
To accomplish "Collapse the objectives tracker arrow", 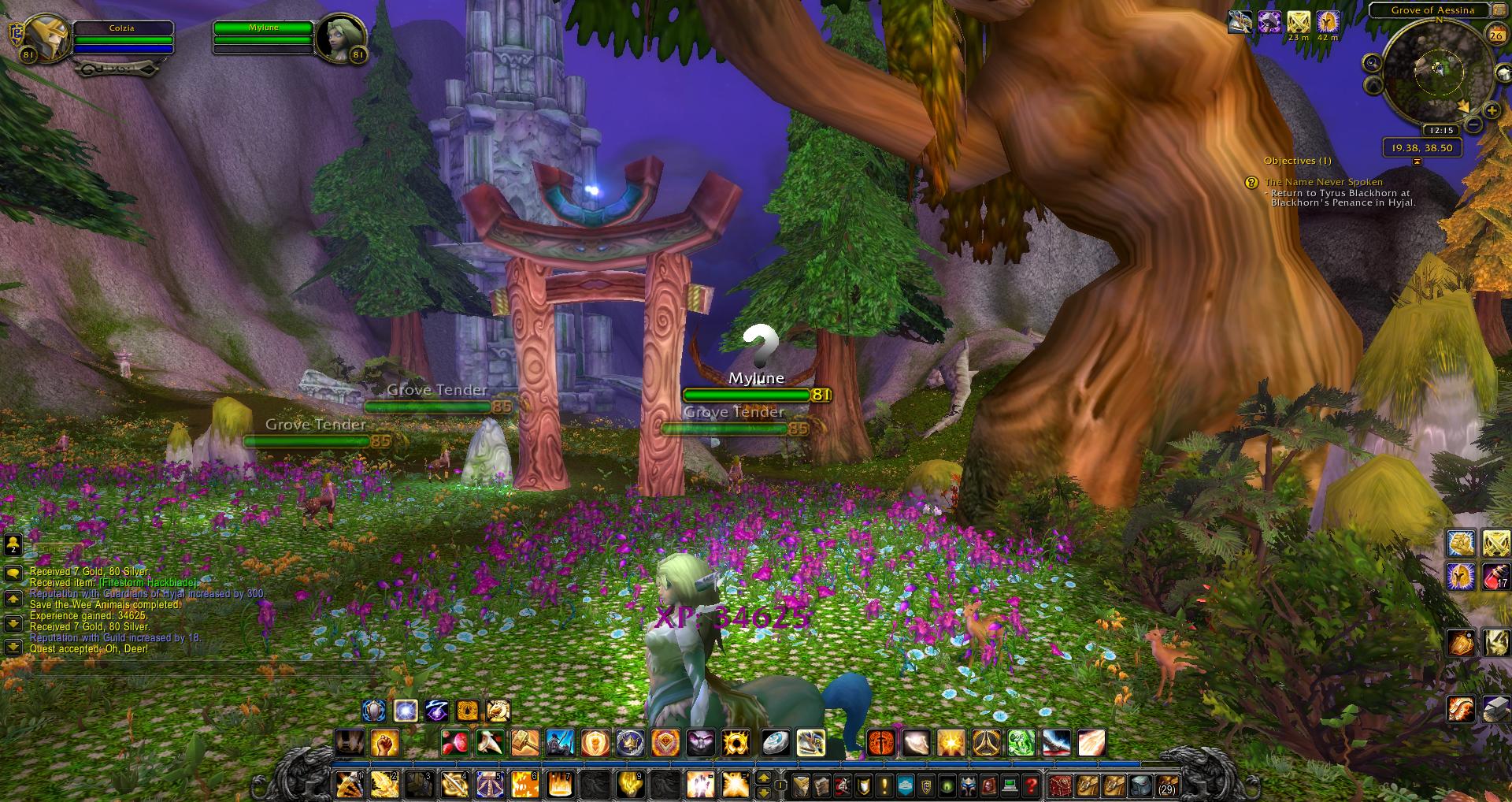I will click(x=1417, y=162).
